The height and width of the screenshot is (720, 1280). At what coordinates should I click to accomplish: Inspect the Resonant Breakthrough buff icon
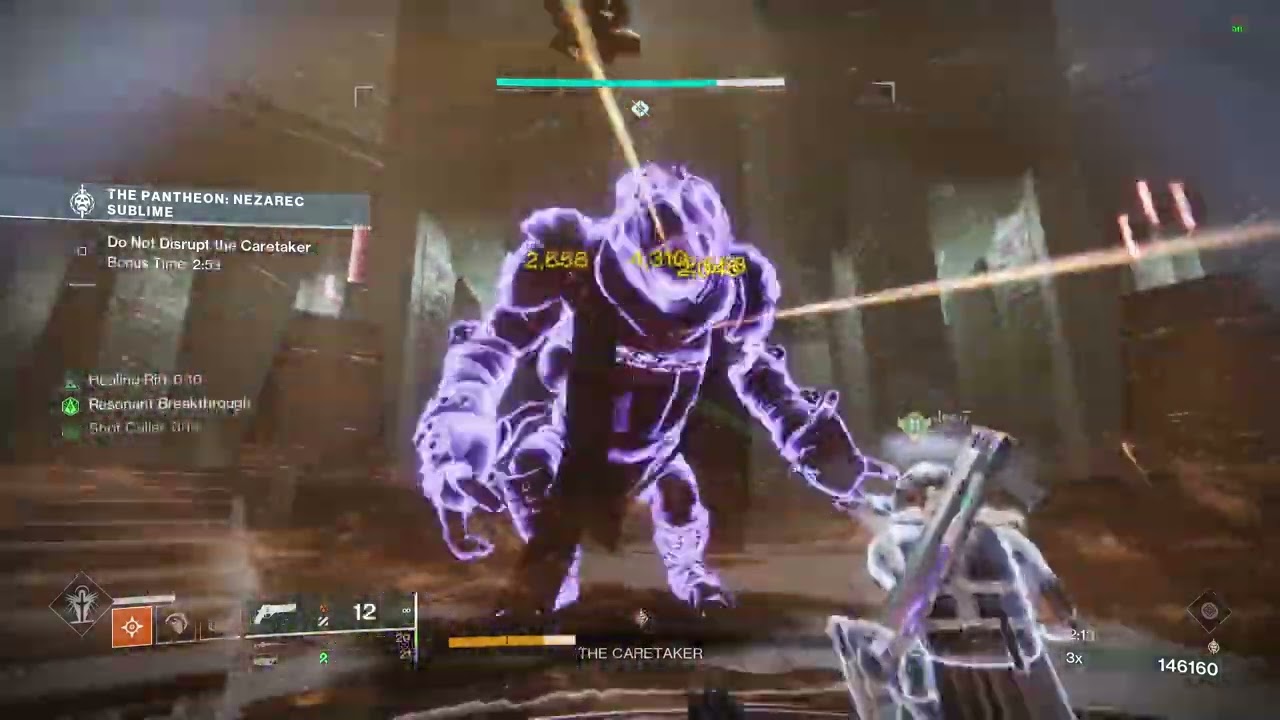(70, 406)
